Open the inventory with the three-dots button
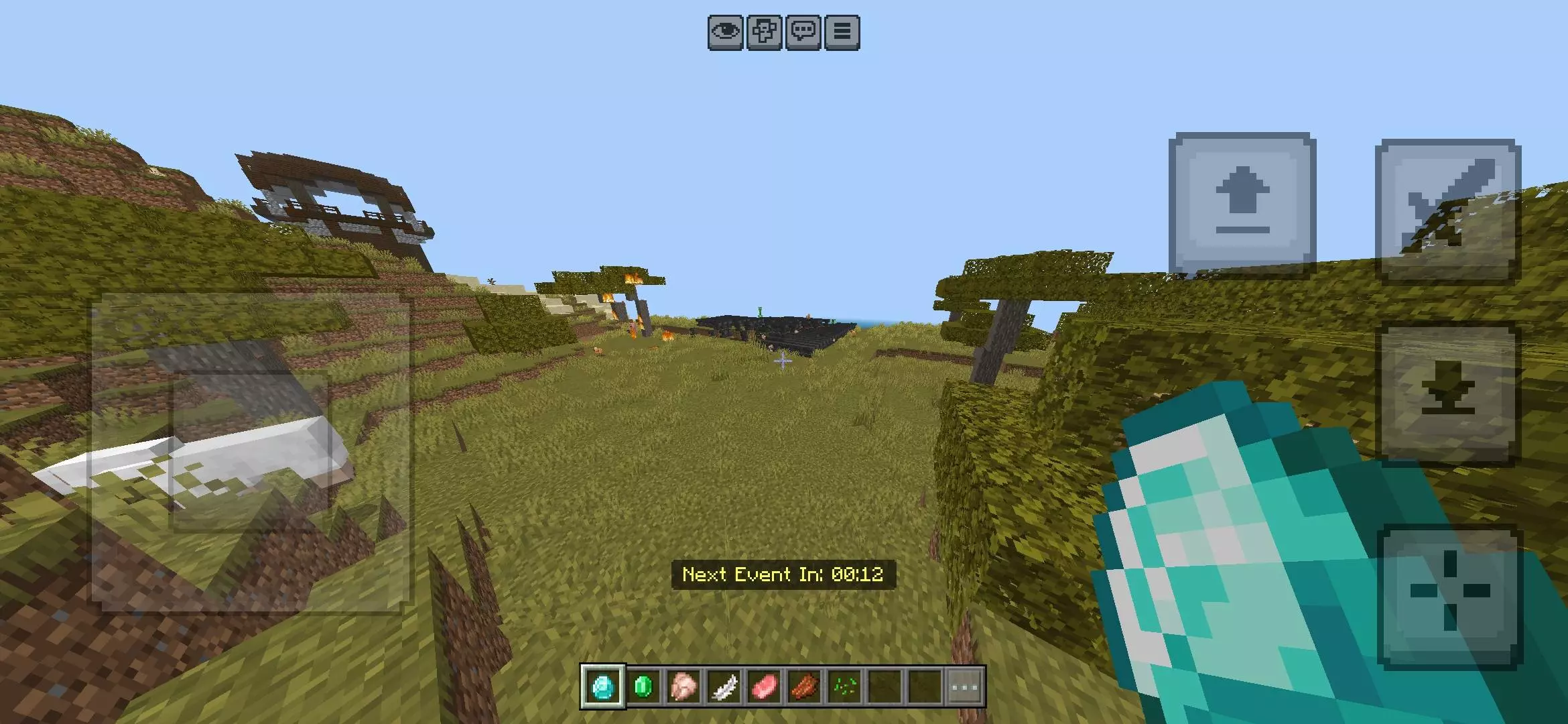 coord(965,686)
